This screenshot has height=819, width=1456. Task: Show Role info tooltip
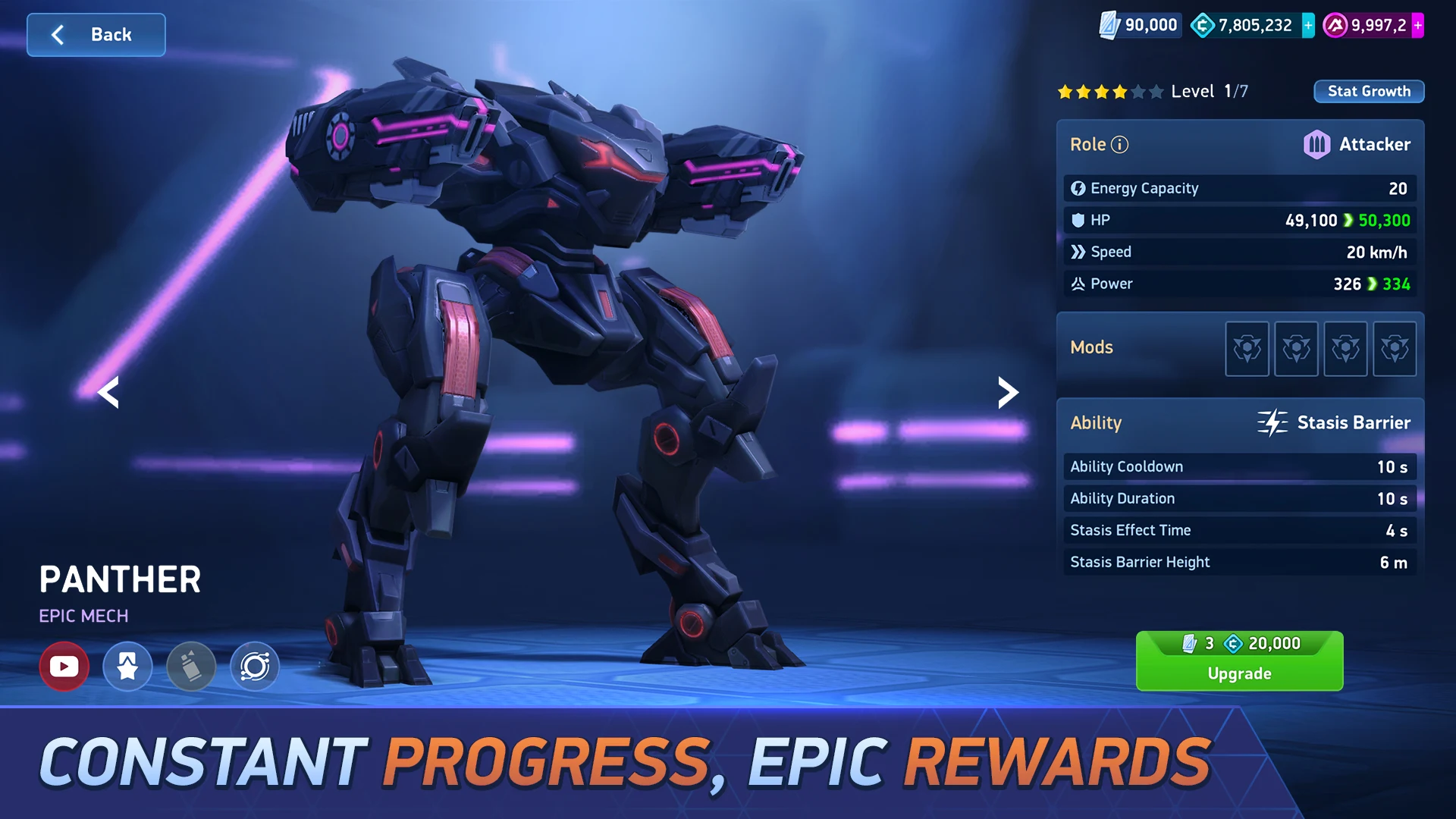pyautogui.click(x=1120, y=144)
